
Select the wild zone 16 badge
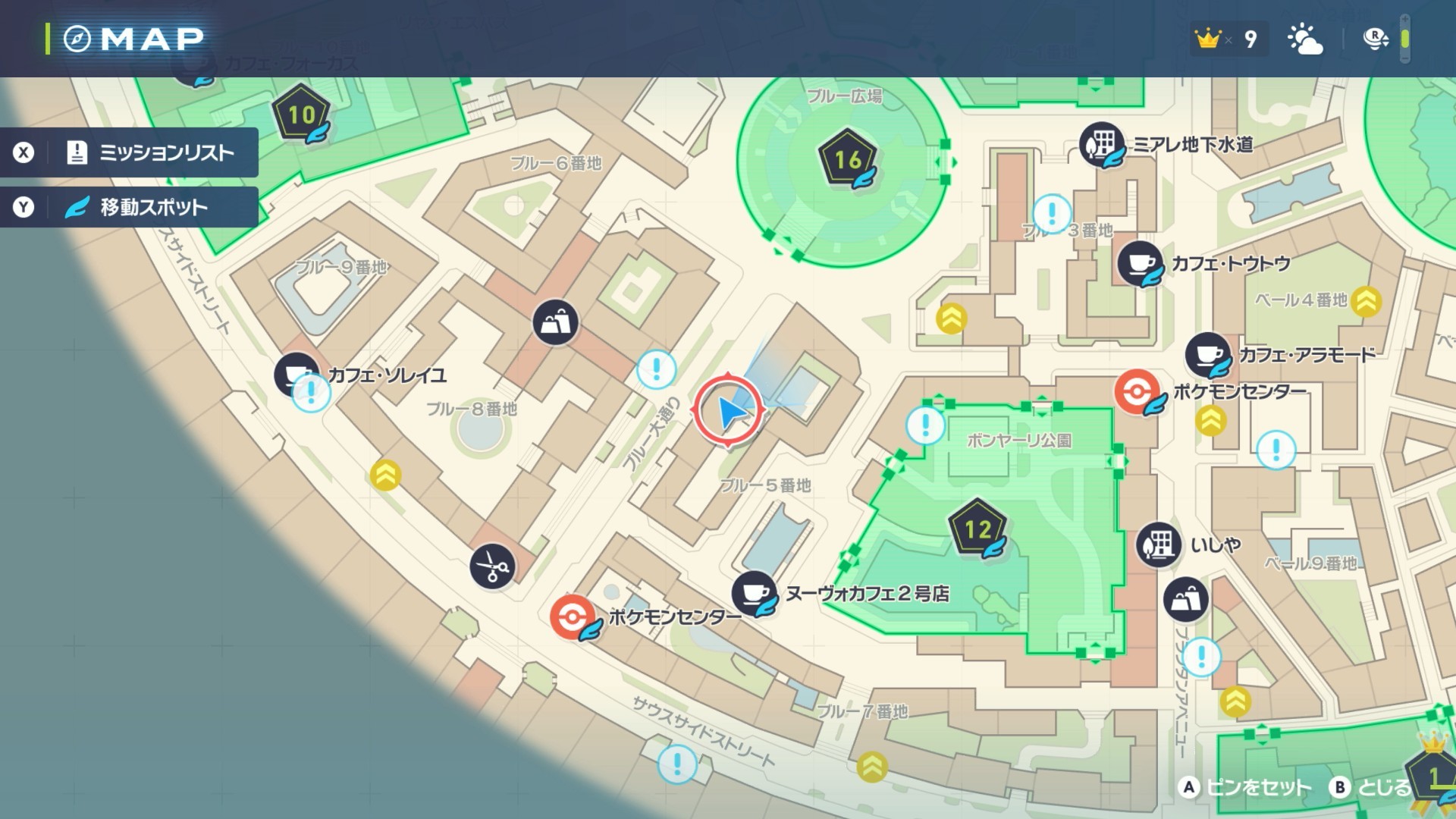coord(847,159)
